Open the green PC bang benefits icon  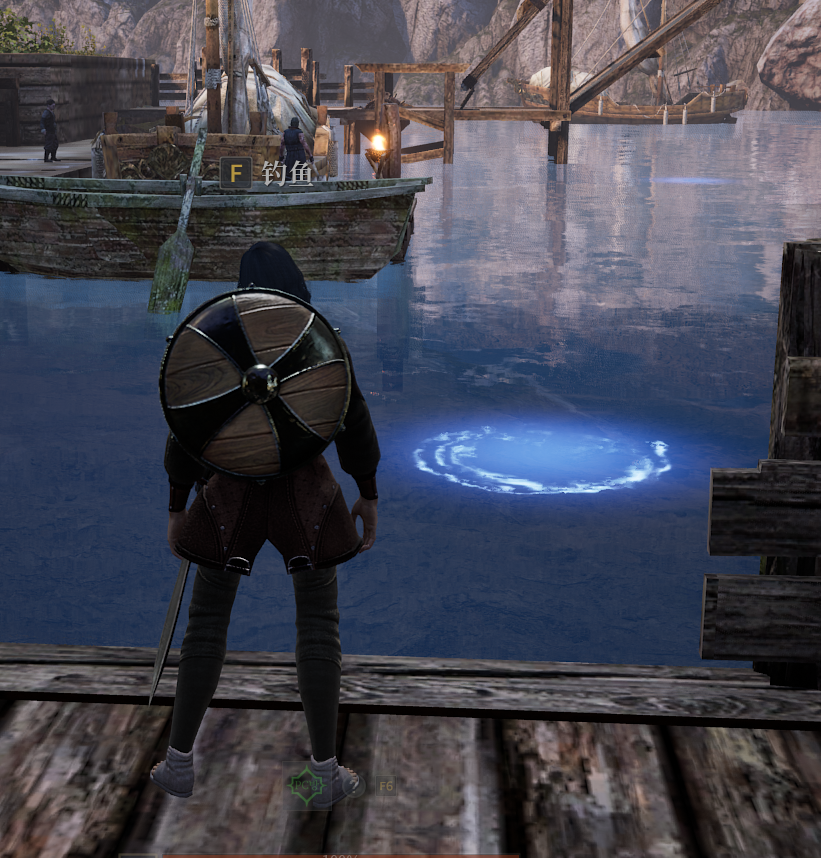308,785
